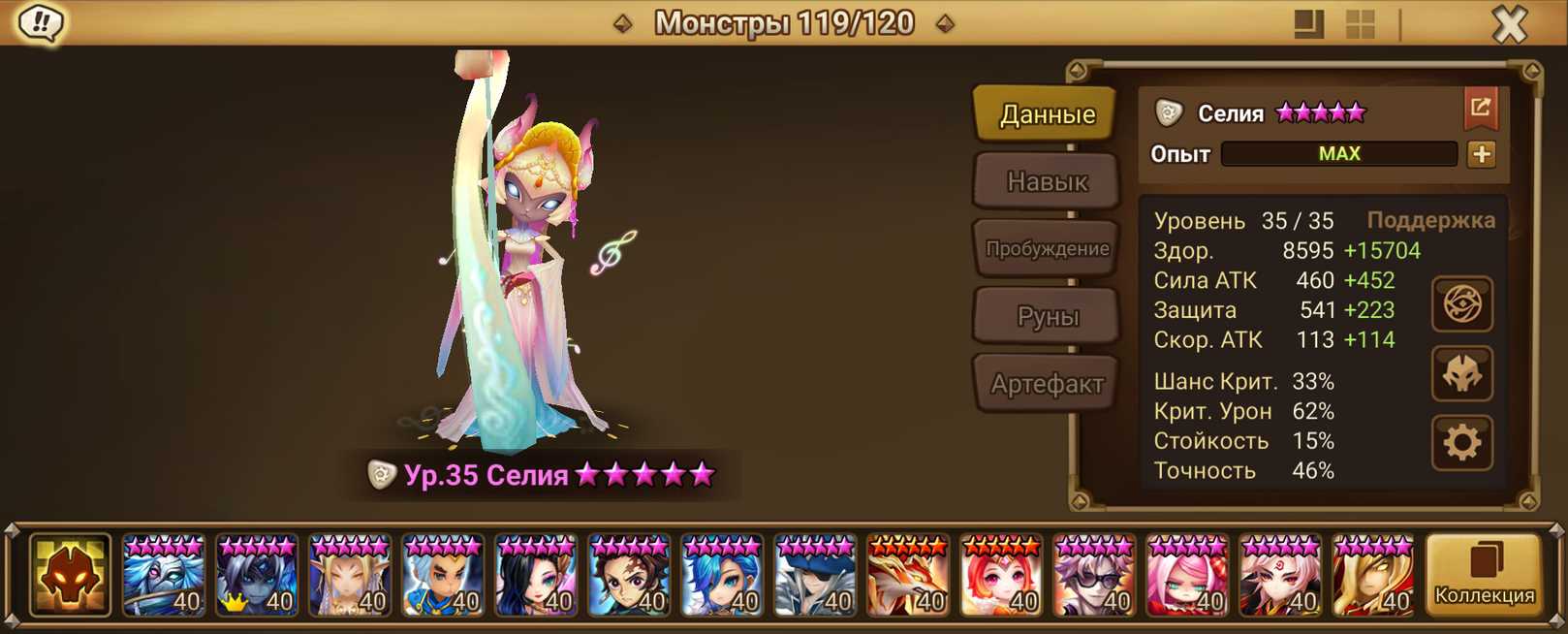Open the Навык tab
This screenshot has height=634, width=1568.
click(1047, 181)
